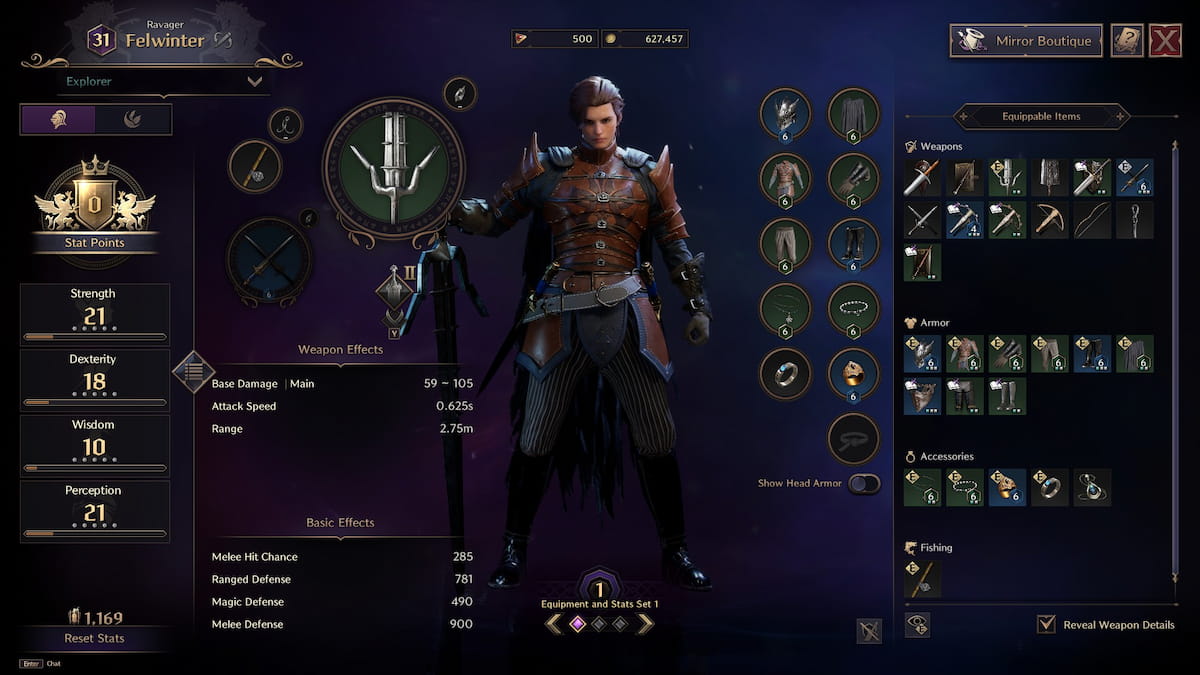Uncheck Reveal Weapon Details checkbox

(1046, 625)
